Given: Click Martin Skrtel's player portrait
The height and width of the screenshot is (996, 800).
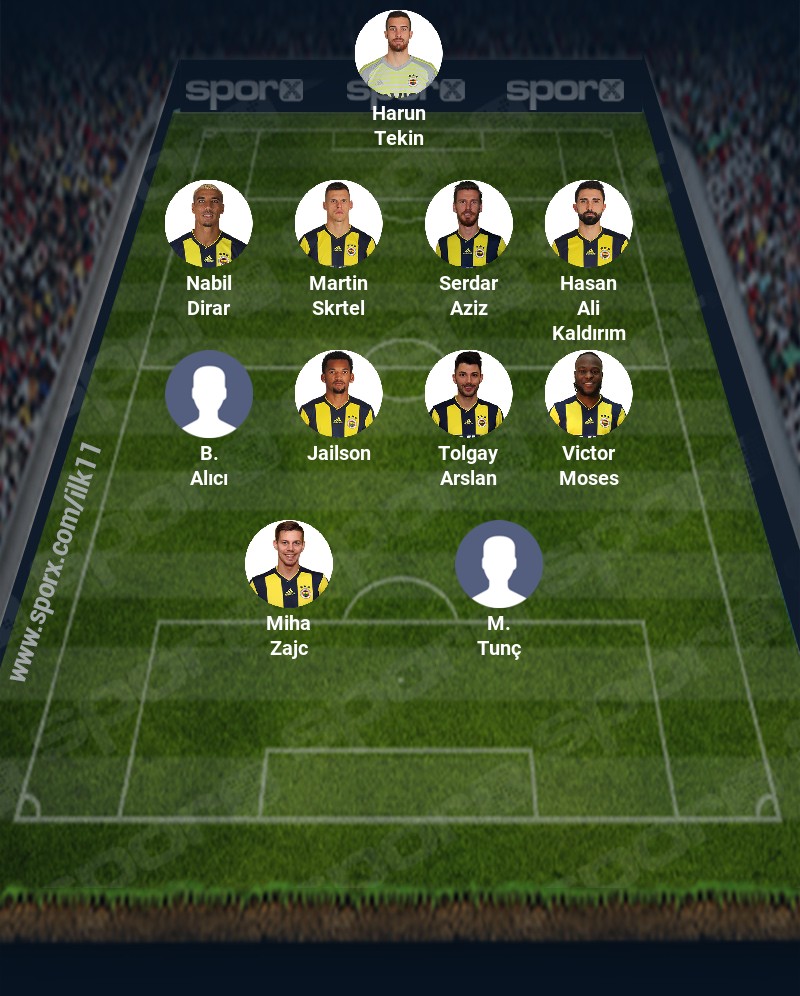Looking at the screenshot, I should coord(339,224).
